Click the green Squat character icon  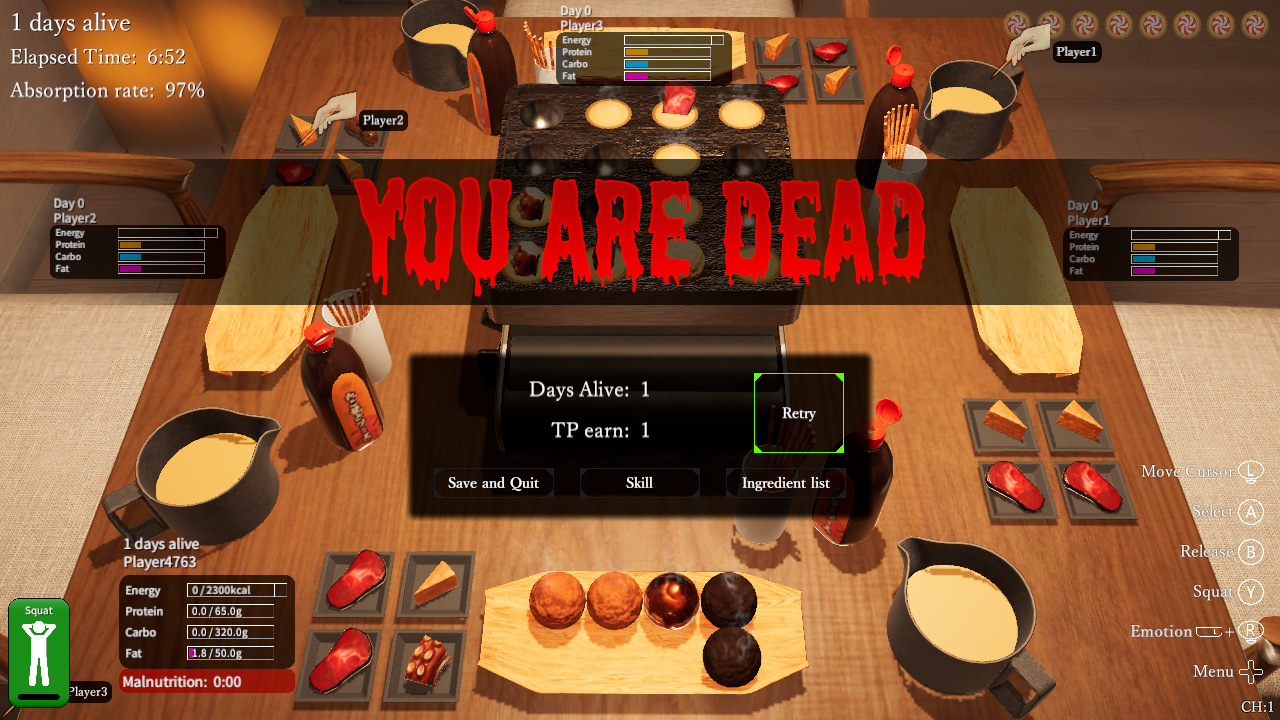coord(38,650)
